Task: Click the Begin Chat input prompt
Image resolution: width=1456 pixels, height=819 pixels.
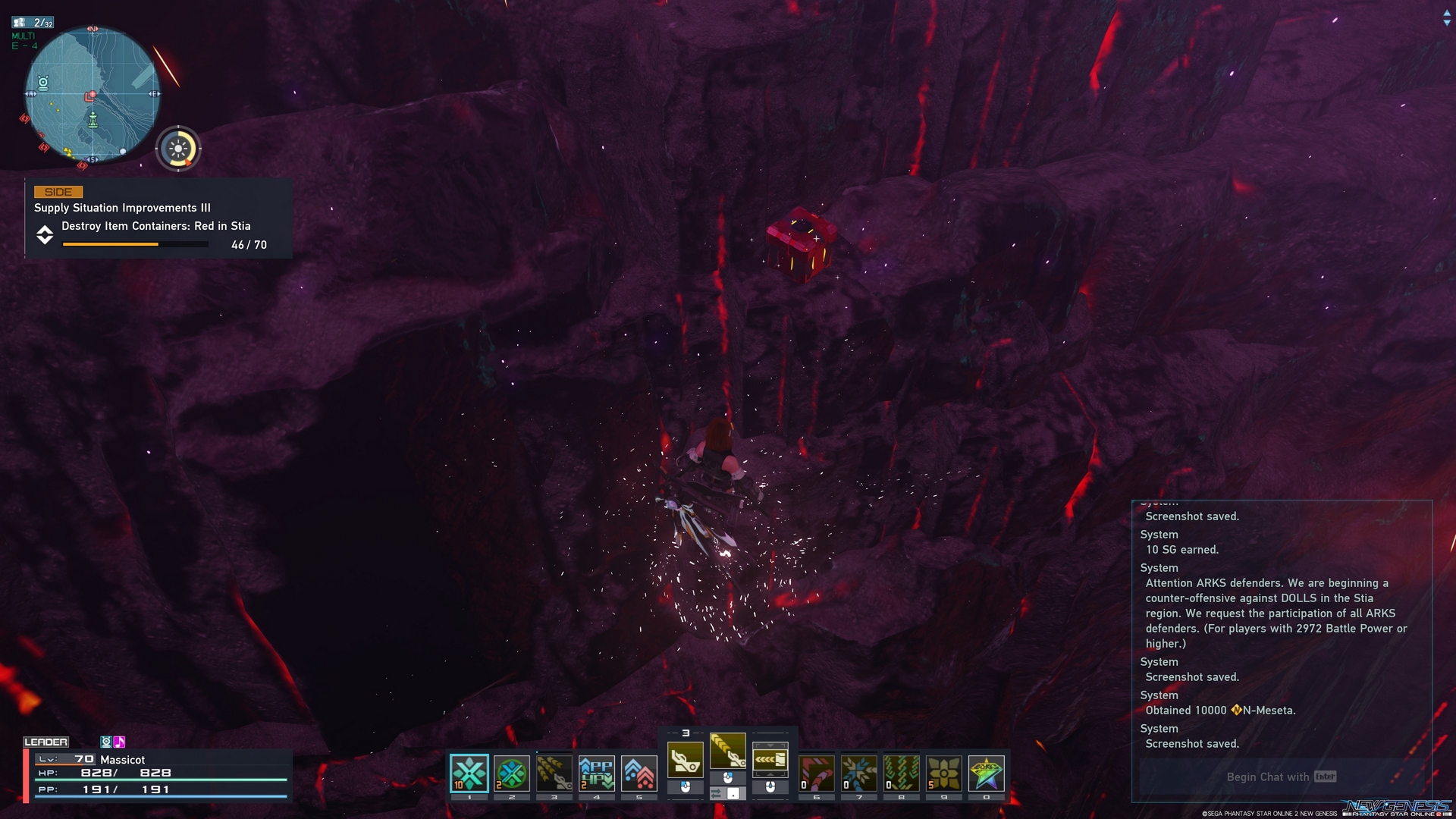Action: [x=1279, y=777]
